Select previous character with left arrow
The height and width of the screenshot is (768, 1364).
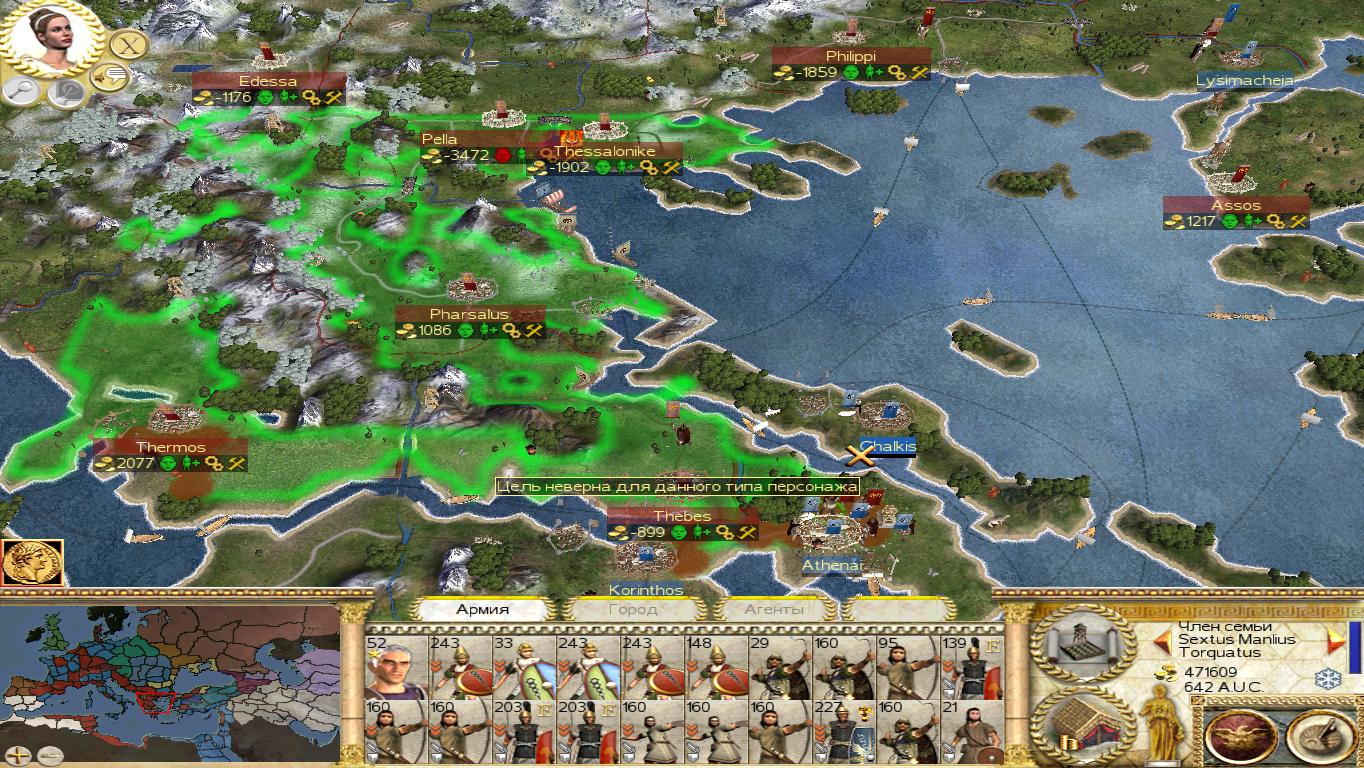tap(1163, 639)
